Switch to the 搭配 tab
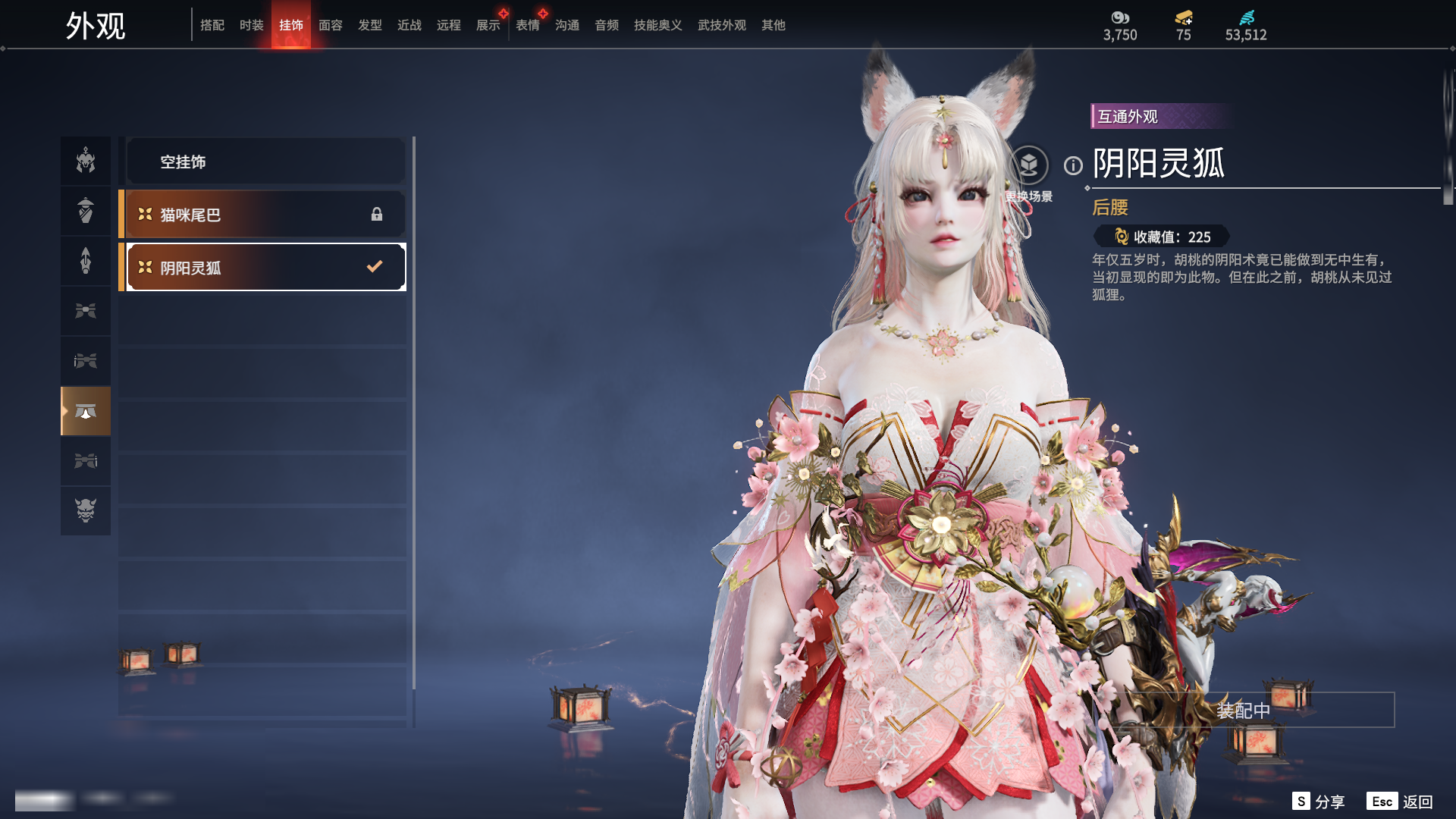Image resolution: width=1456 pixels, height=819 pixels. pyautogui.click(x=212, y=25)
